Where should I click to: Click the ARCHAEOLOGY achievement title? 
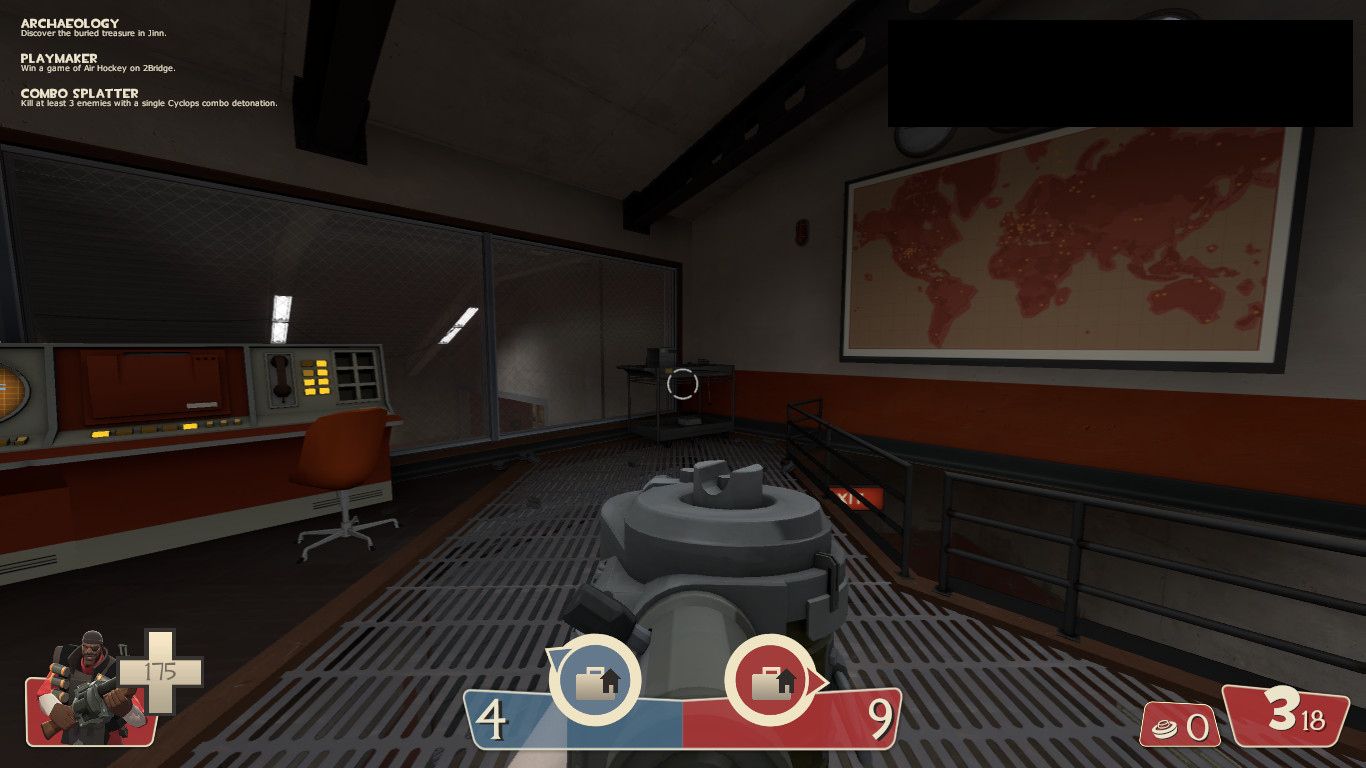tap(68, 22)
